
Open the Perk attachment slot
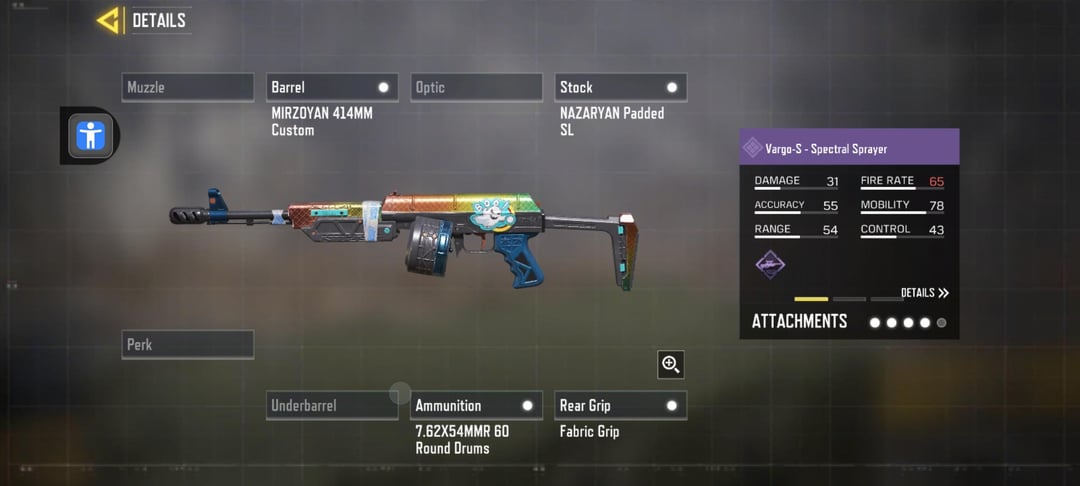pos(188,344)
